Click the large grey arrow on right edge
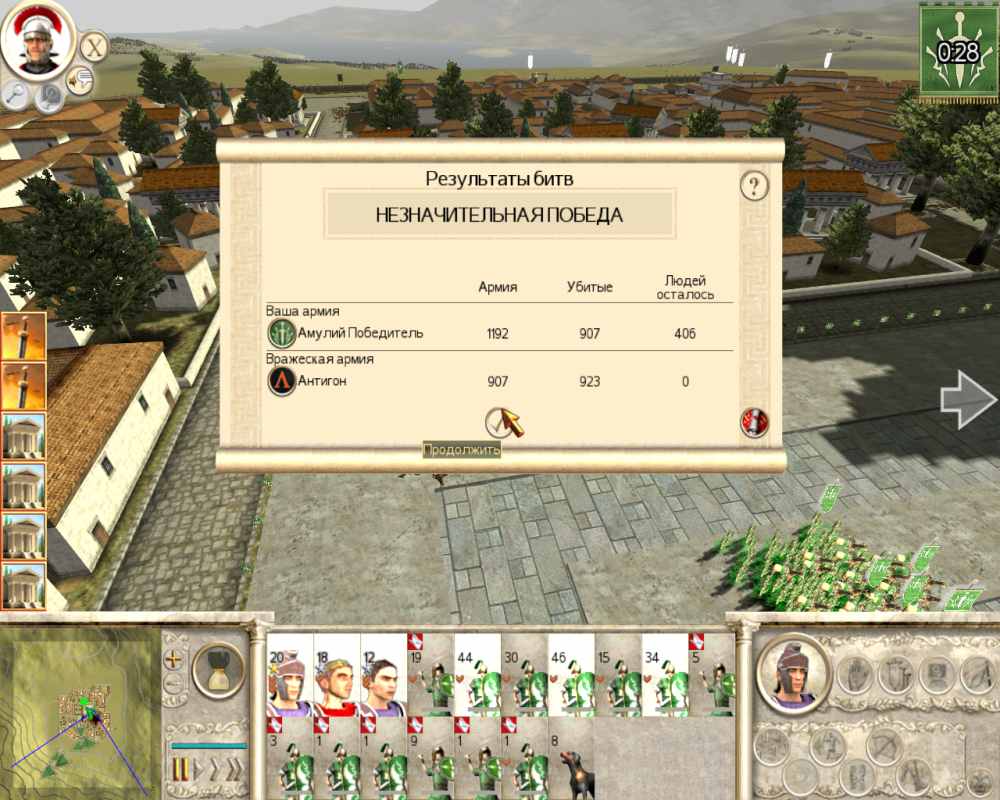1000x800 pixels. point(966,400)
